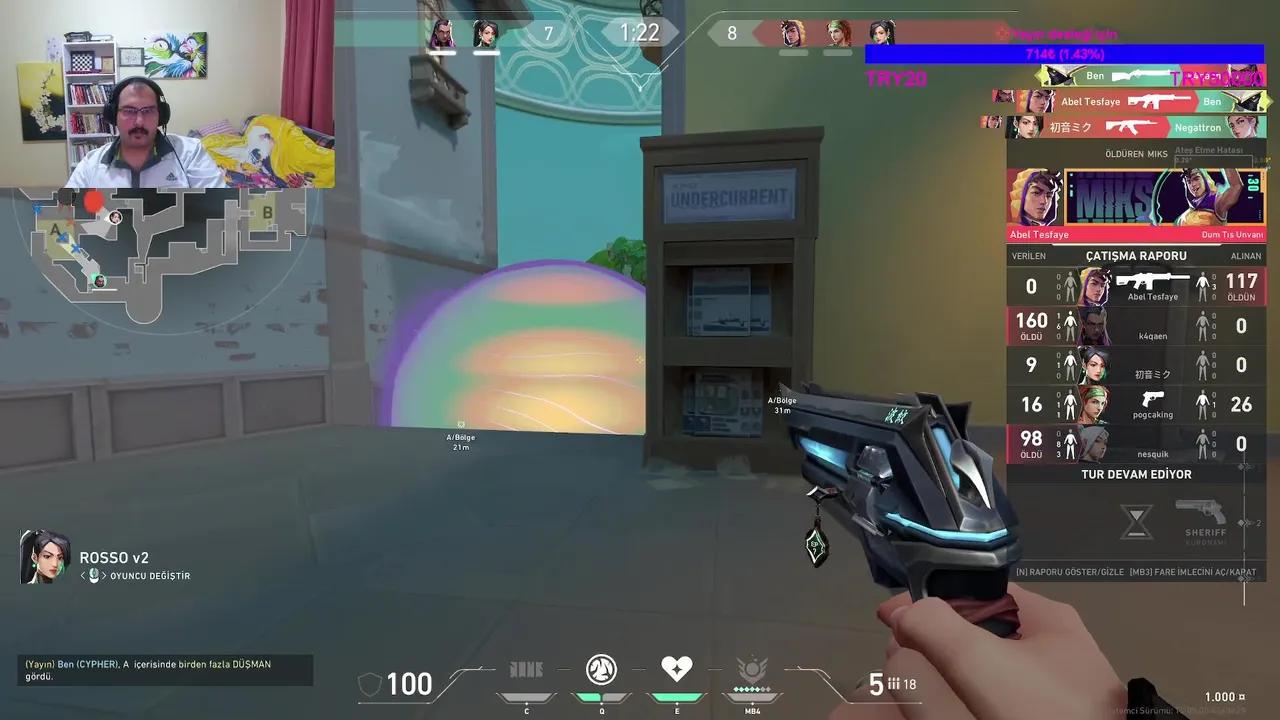Screen dimensions: 1280x720
Task: Click the C ability slot icon
Action: point(526,670)
